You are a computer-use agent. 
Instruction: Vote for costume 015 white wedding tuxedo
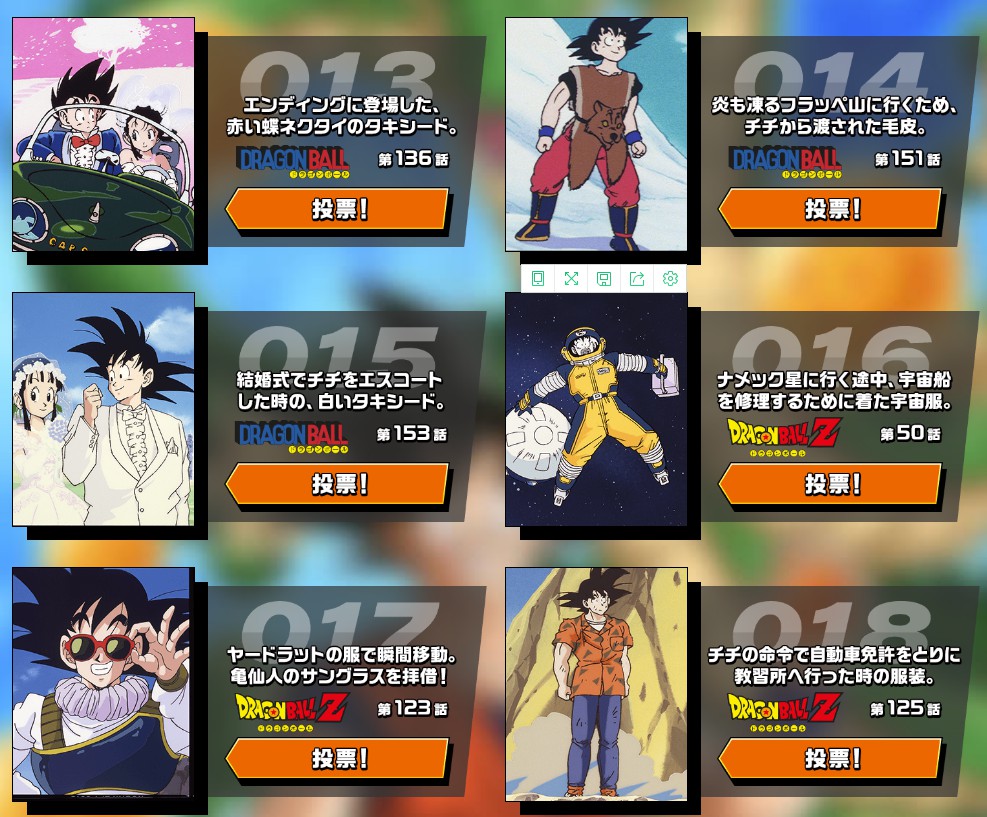click(338, 484)
